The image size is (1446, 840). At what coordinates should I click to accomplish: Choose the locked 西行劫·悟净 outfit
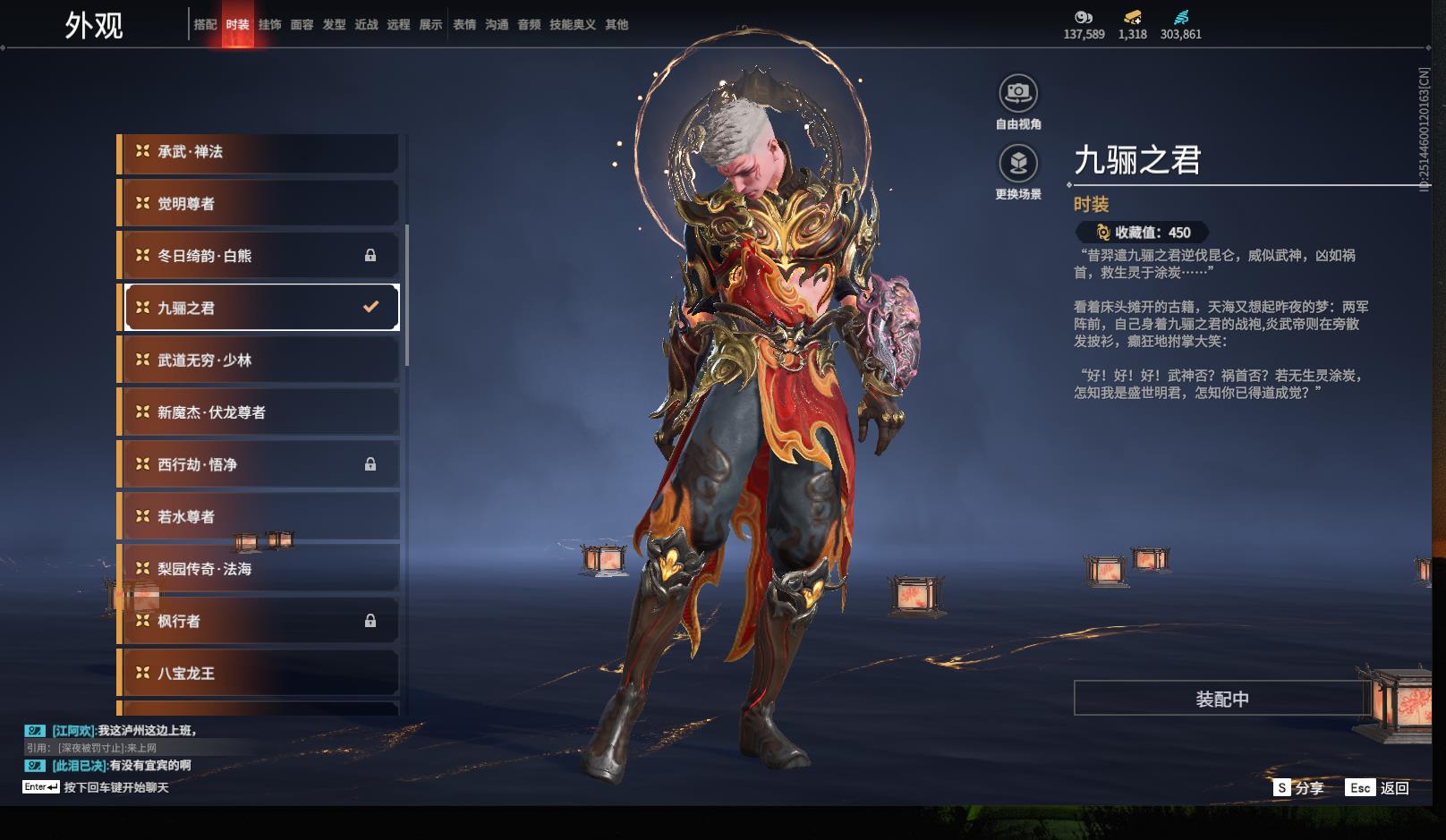(259, 464)
